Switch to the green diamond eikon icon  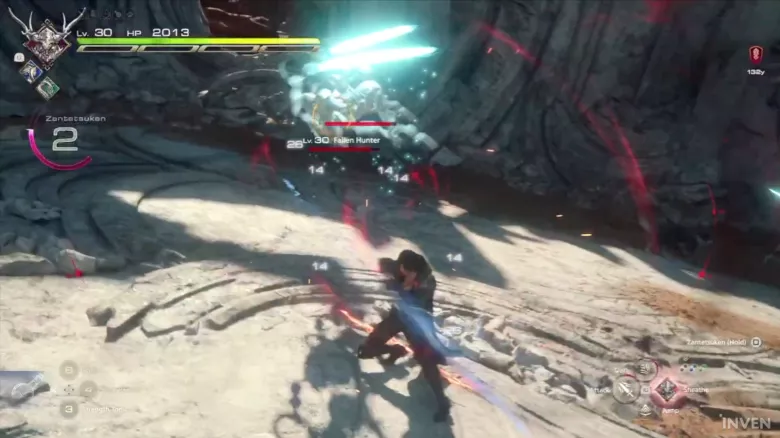(x=47, y=87)
